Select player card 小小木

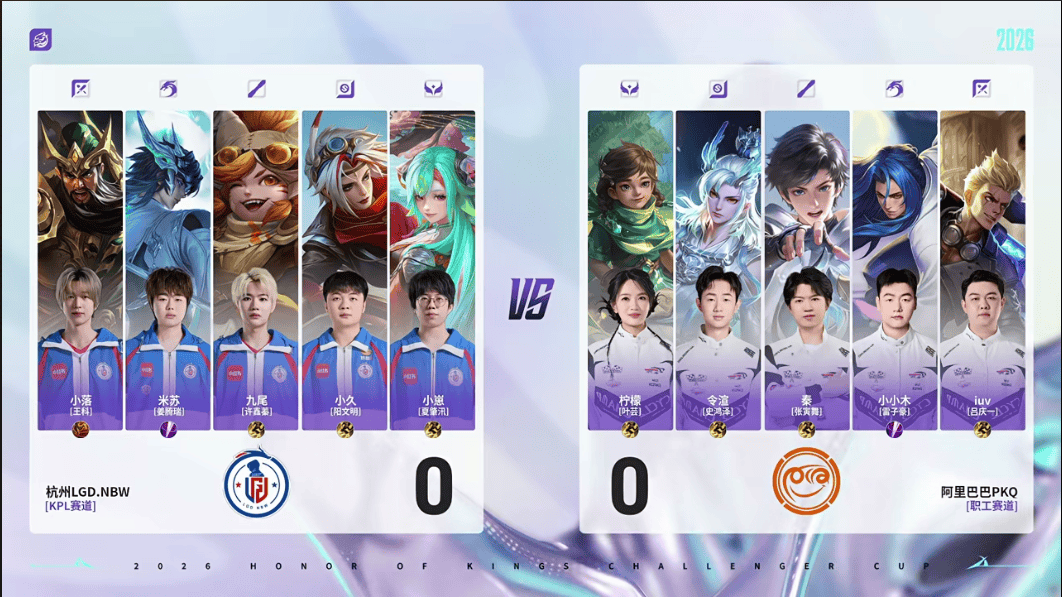click(x=894, y=270)
